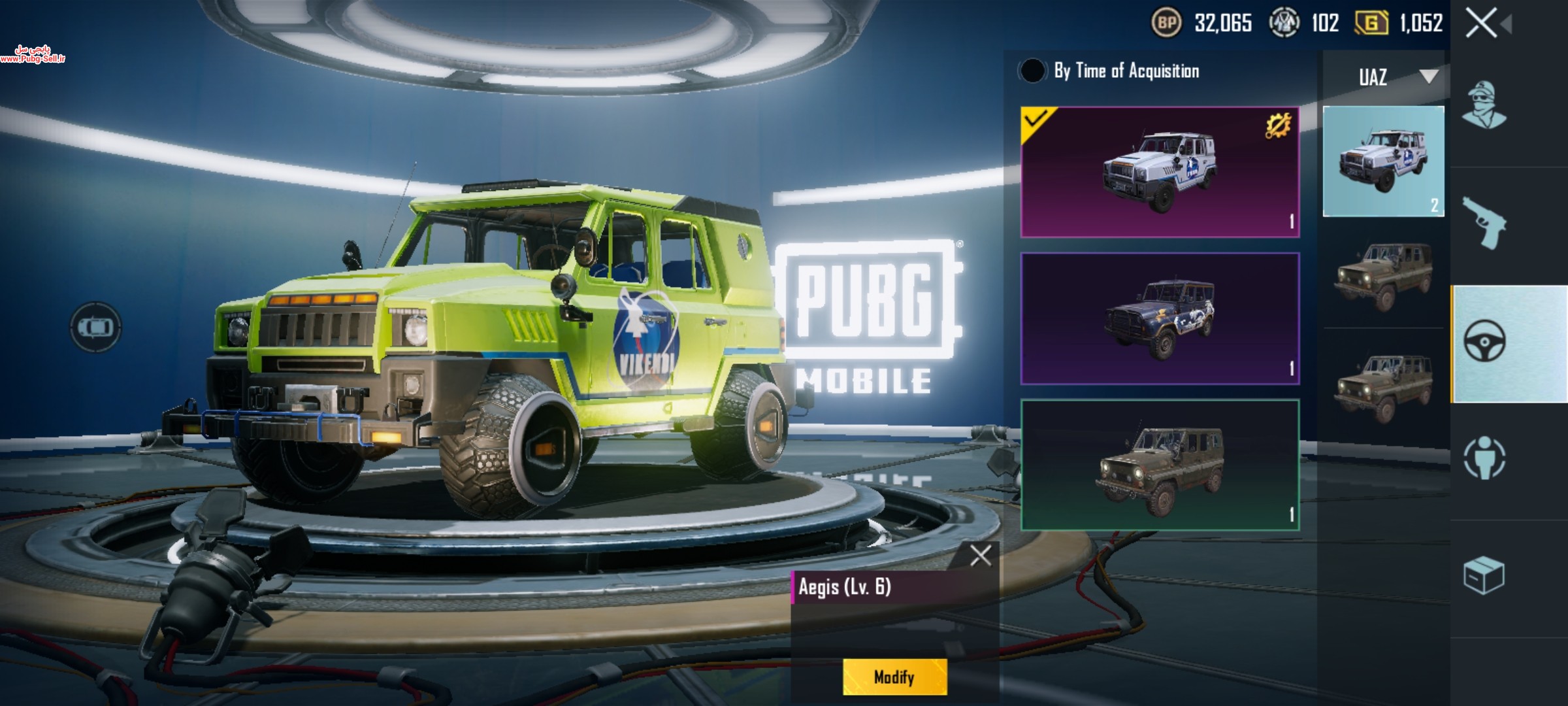Switch to the weapons pistol category
The image size is (1568, 706).
[x=1483, y=224]
